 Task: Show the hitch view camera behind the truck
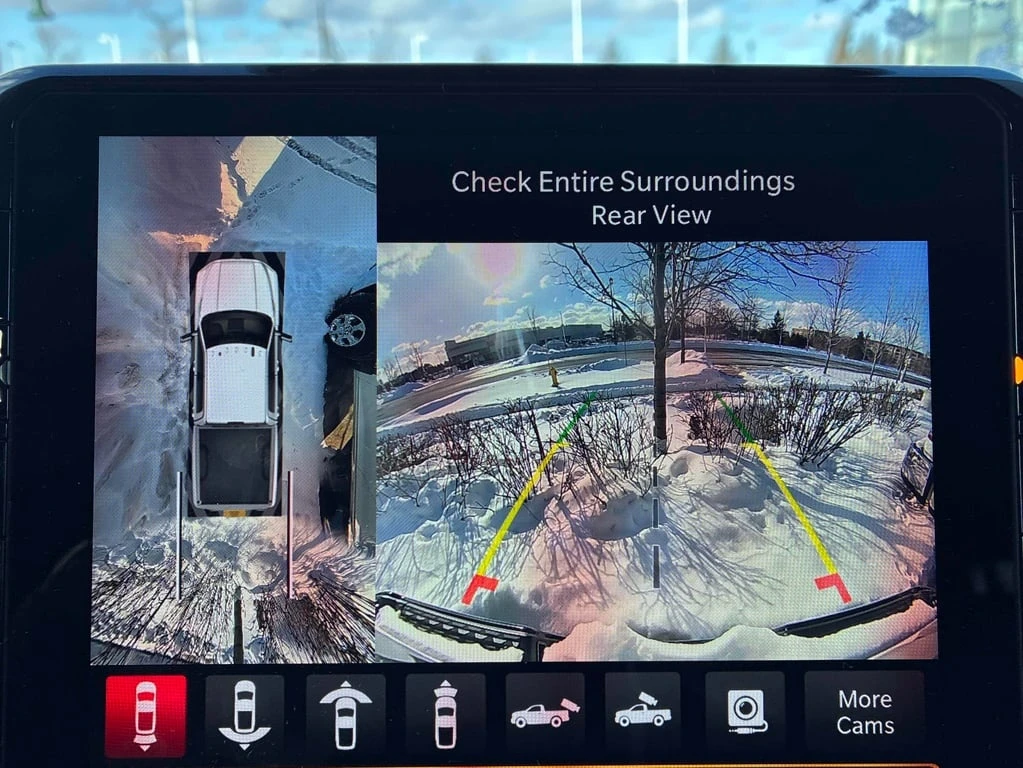[545, 715]
